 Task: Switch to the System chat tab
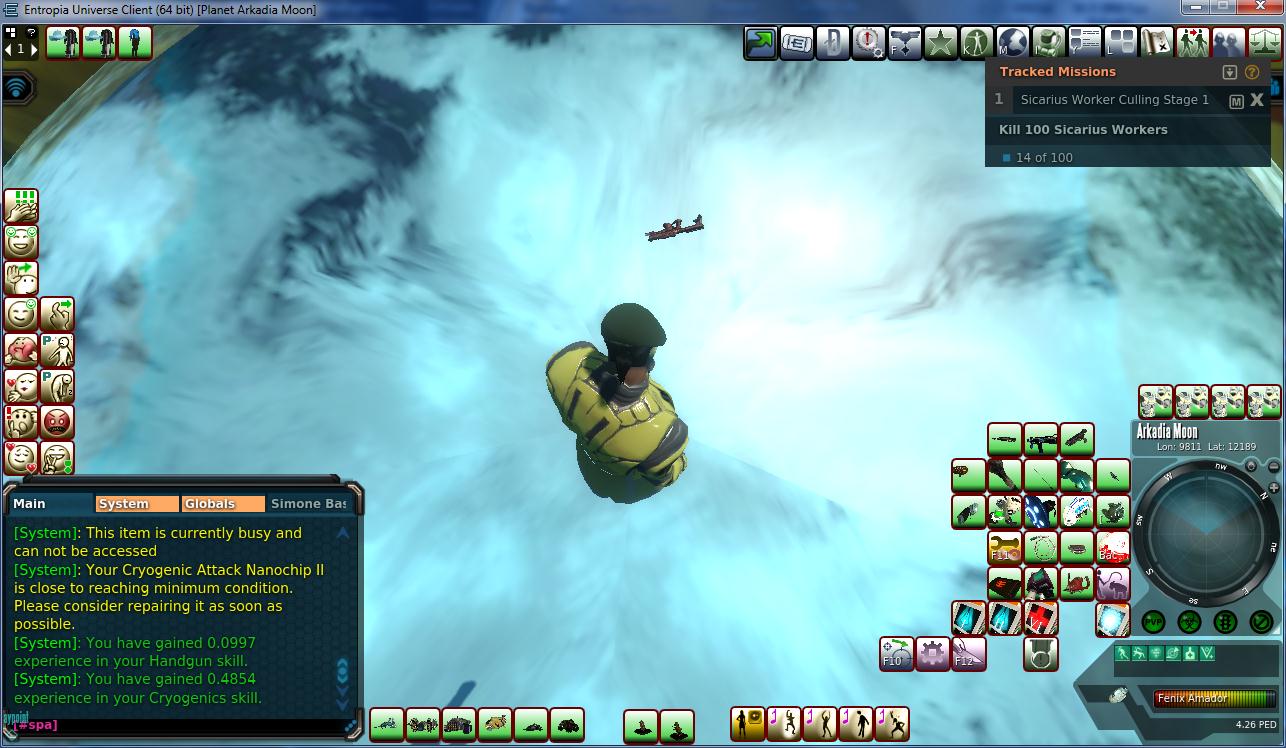[136, 504]
